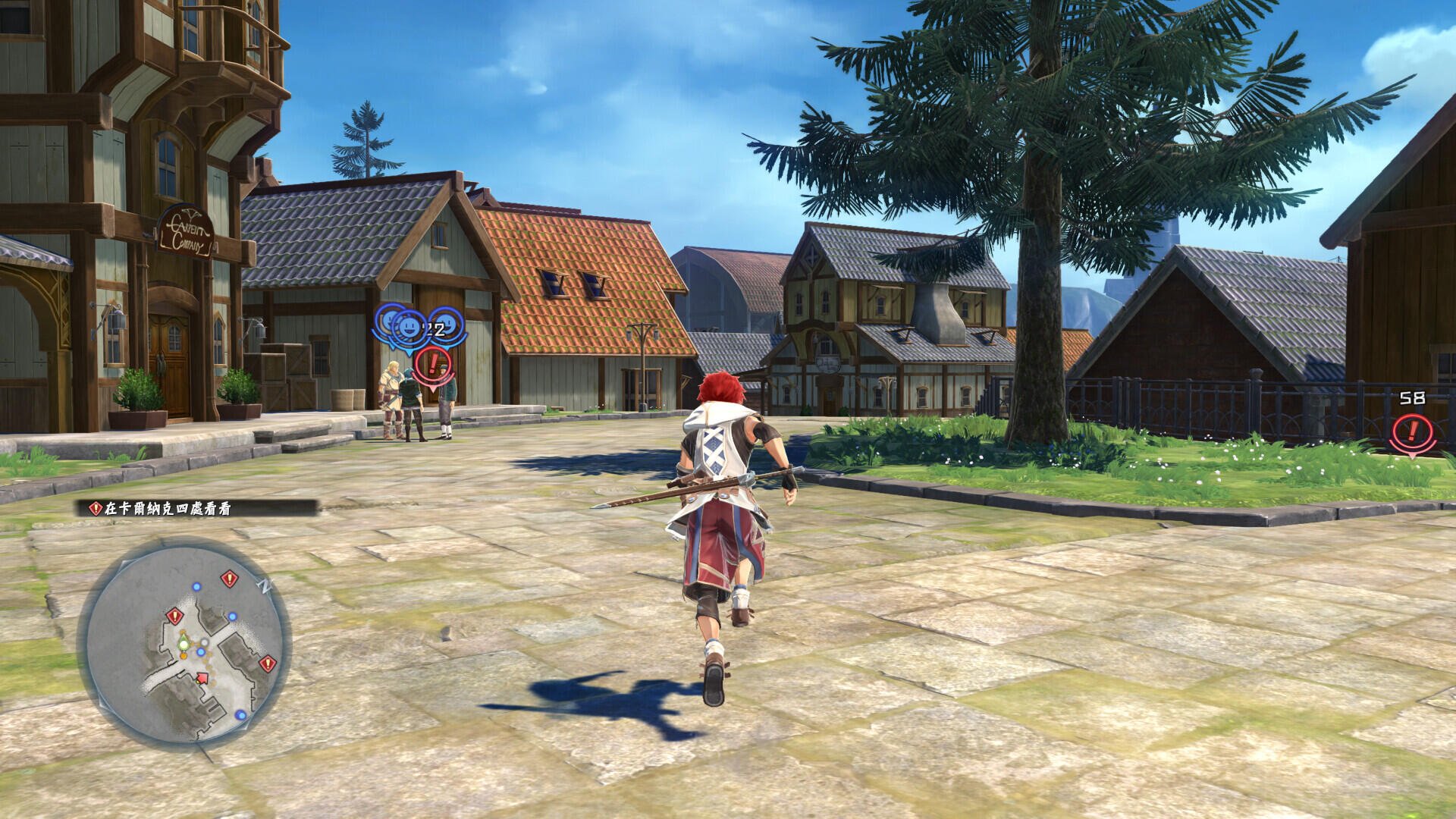
Task: Select the number 22 on the stacked chat bubbles
Action: (x=434, y=329)
